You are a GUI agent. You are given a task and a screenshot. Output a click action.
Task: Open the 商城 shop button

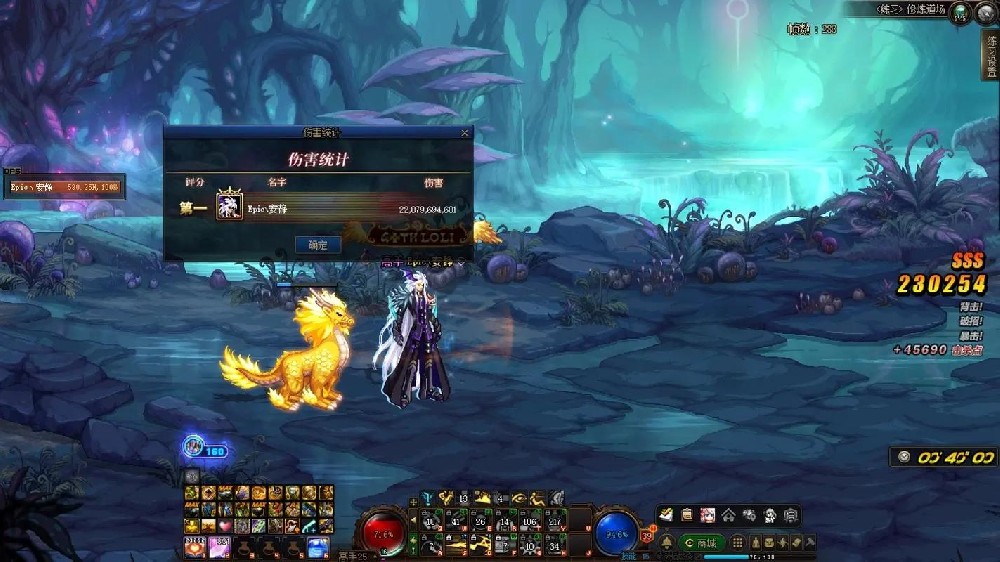[x=702, y=542]
